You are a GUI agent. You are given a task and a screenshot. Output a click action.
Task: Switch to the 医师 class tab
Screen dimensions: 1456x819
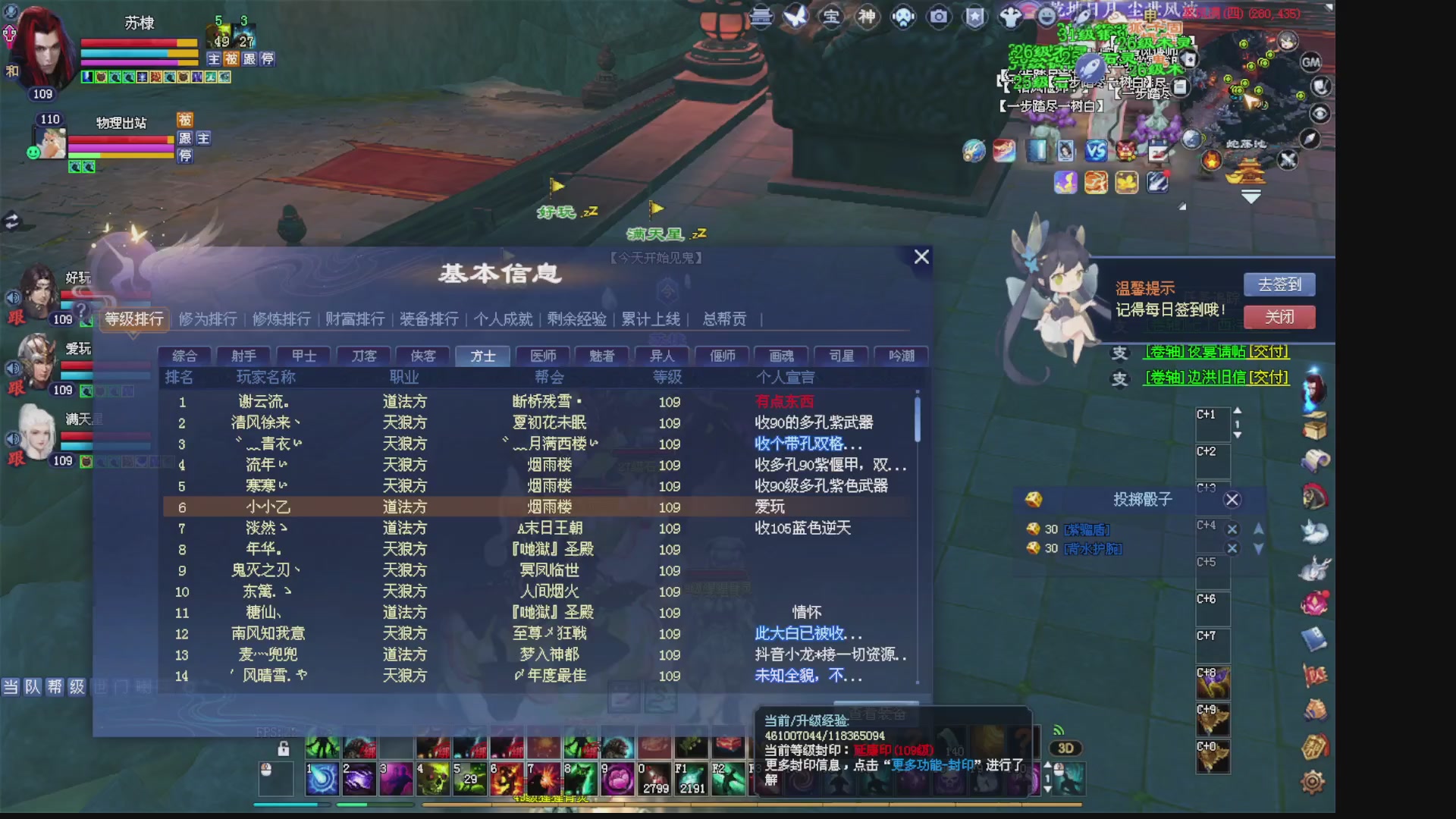(x=541, y=356)
